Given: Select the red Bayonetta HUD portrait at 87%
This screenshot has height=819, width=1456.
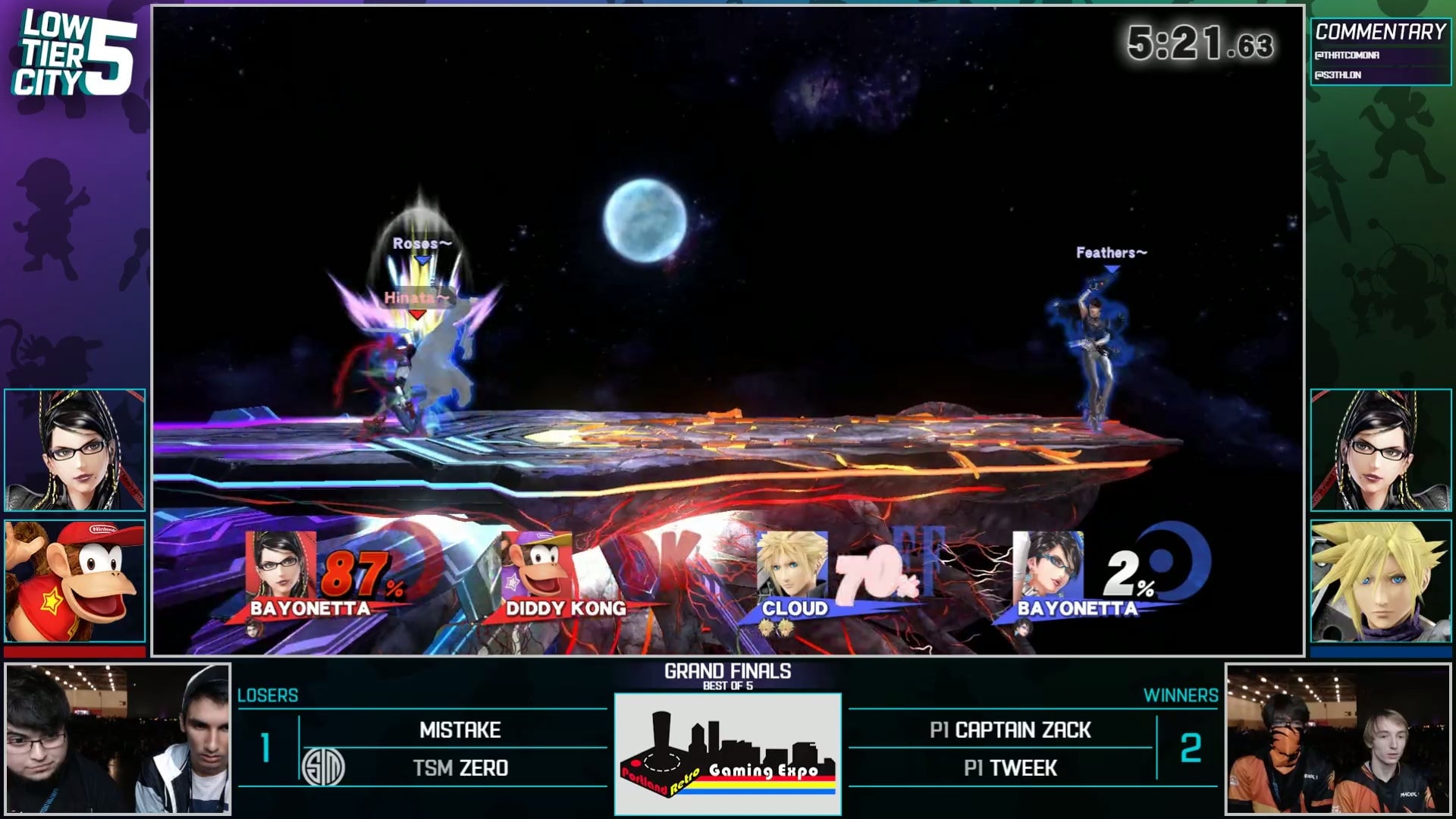Looking at the screenshot, I should point(280,565).
